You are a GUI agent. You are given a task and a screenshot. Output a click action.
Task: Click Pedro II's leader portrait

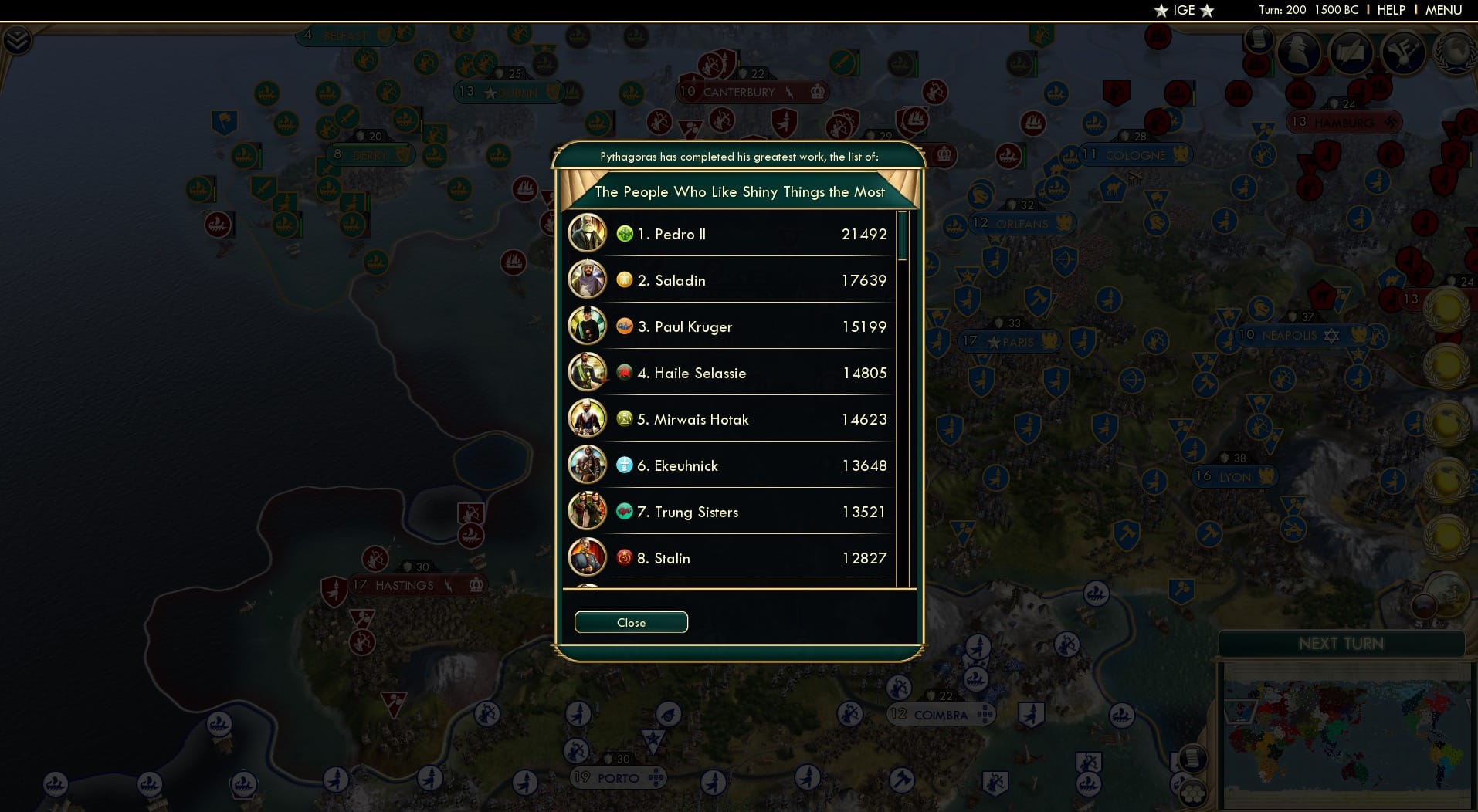pyautogui.click(x=588, y=233)
